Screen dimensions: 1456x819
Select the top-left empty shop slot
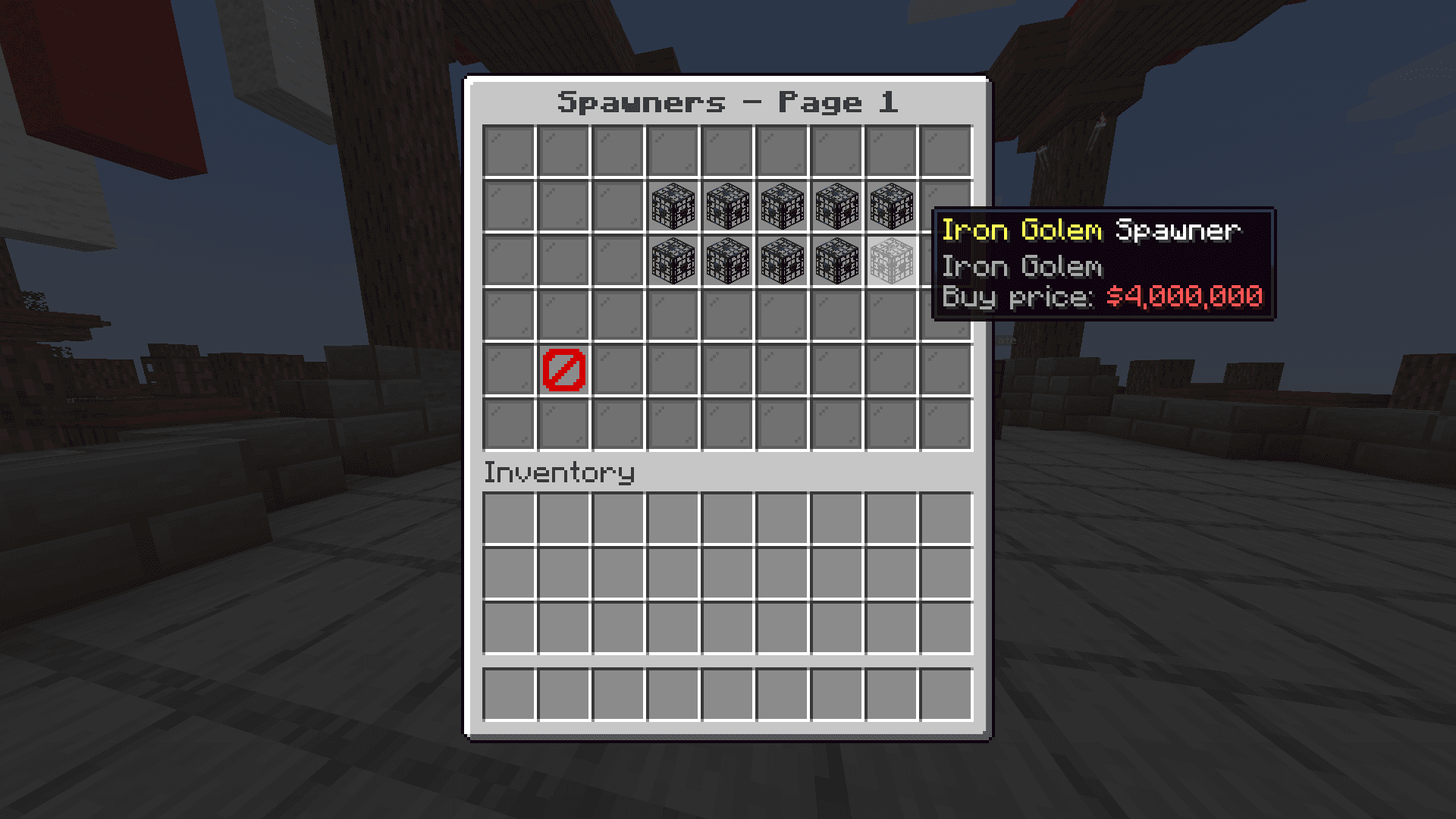coord(508,149)
